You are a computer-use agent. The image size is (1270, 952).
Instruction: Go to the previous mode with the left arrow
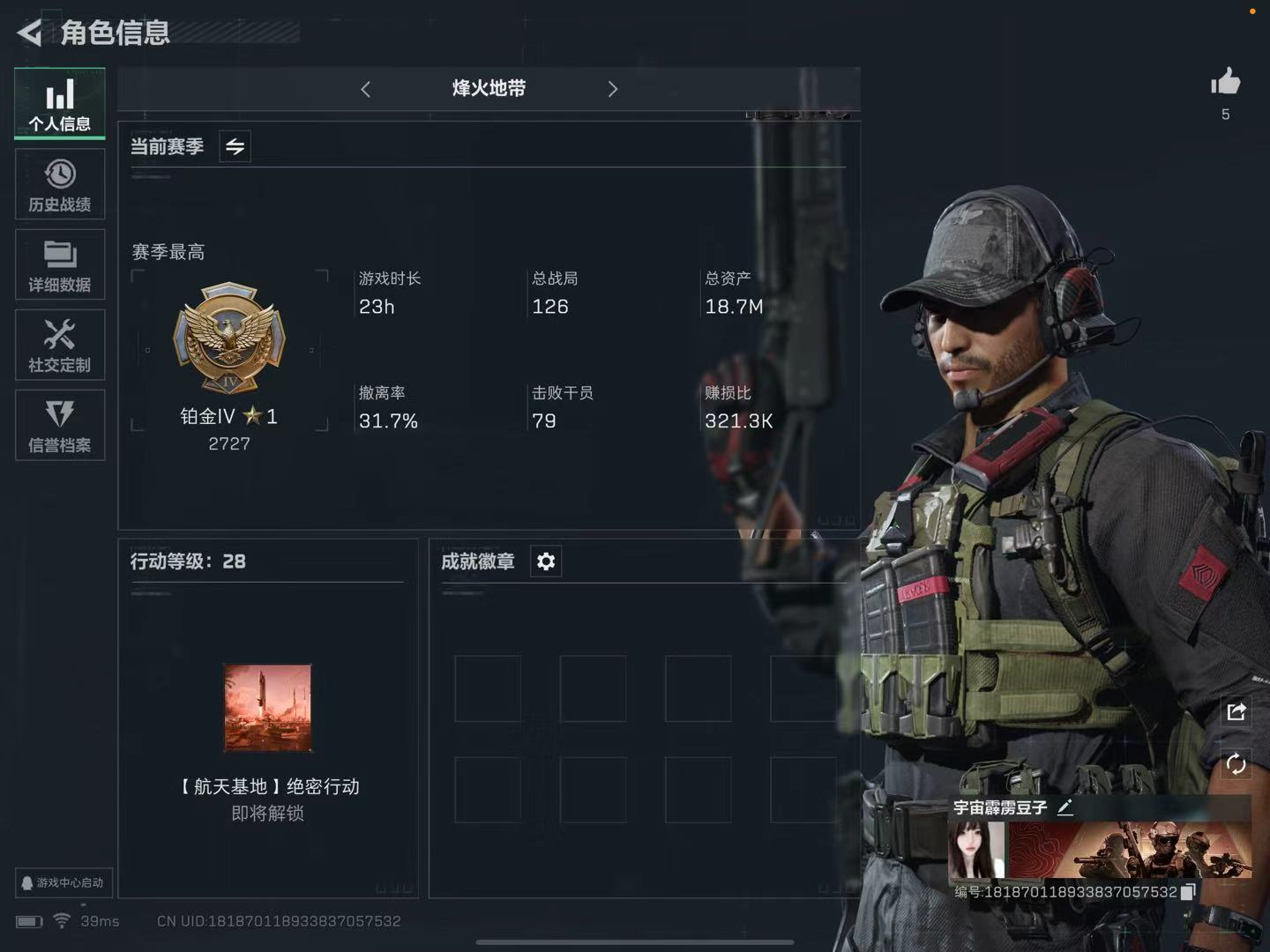click(365, 88)
